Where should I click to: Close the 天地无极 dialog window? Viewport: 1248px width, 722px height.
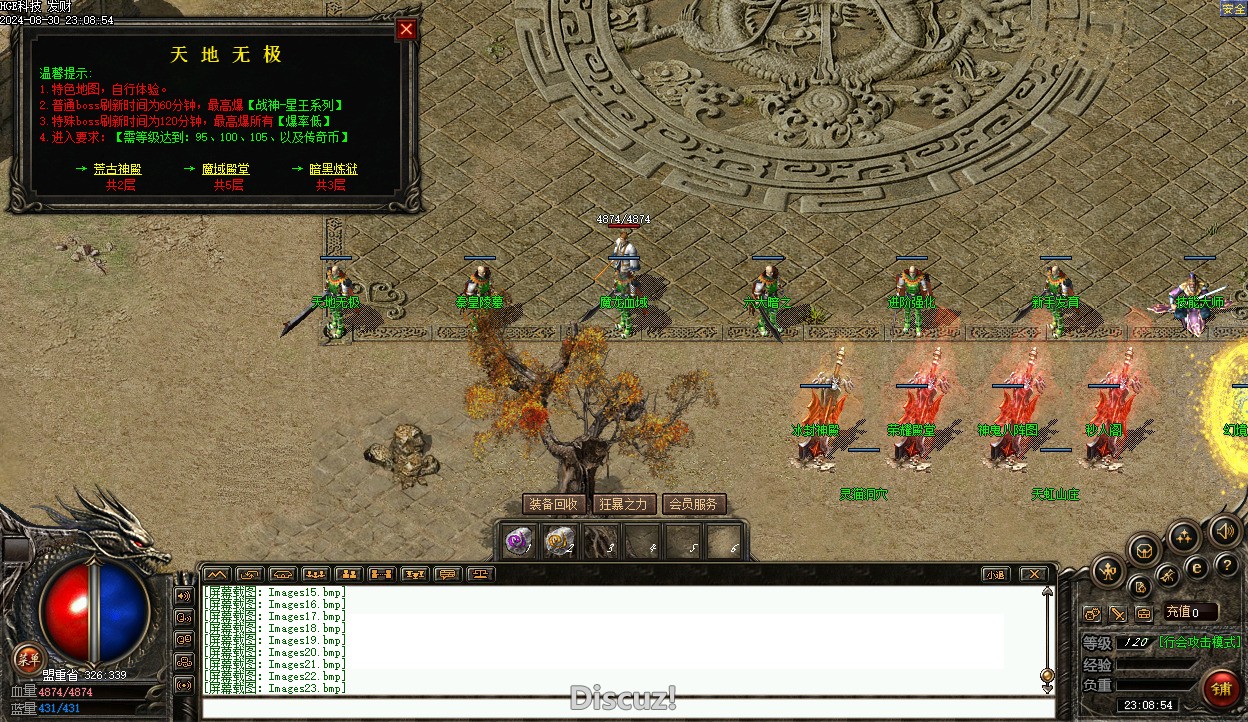pos(406,30)
